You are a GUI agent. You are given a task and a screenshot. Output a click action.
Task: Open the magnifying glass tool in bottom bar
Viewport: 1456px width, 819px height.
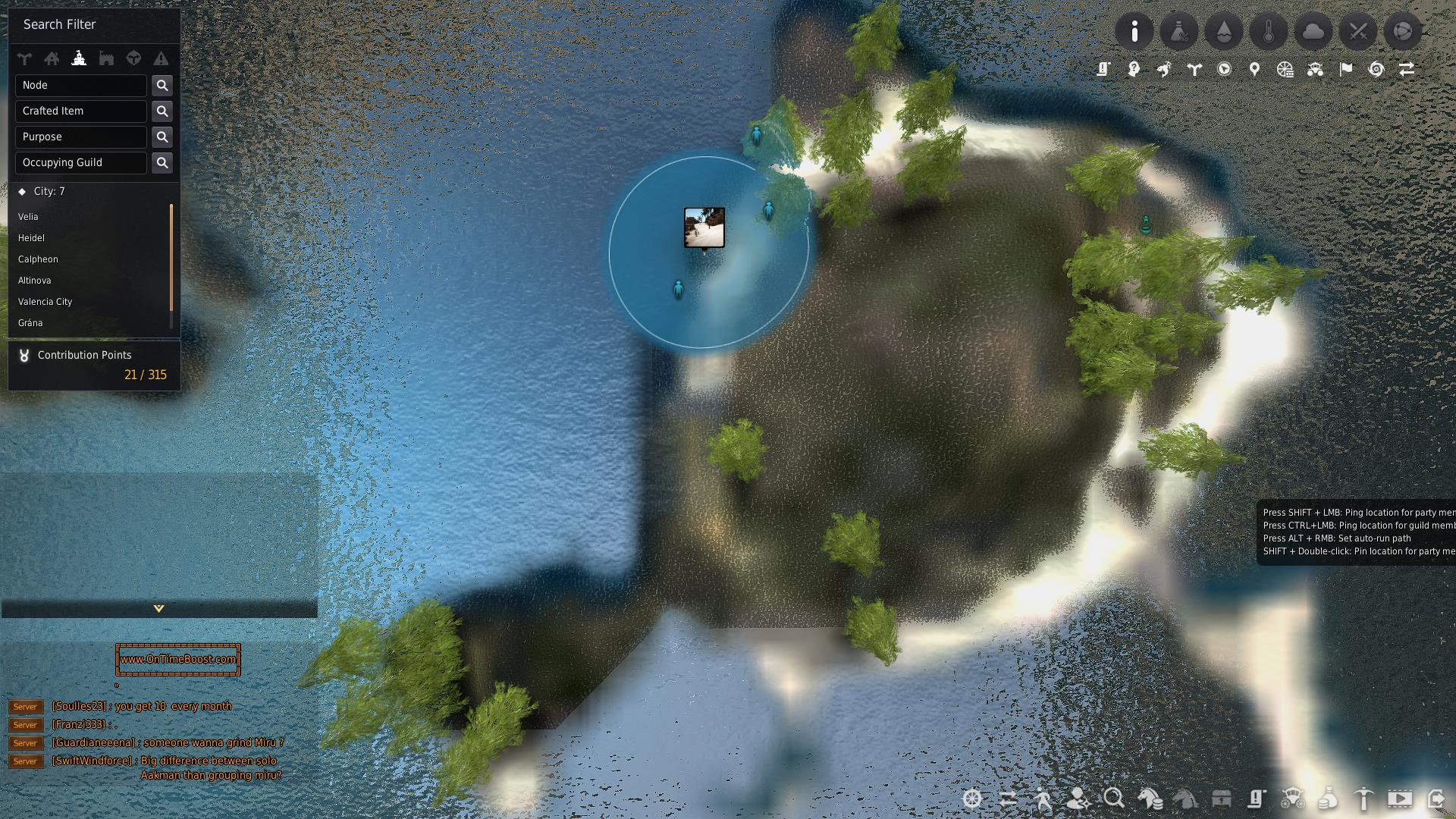pos(1114,799)
